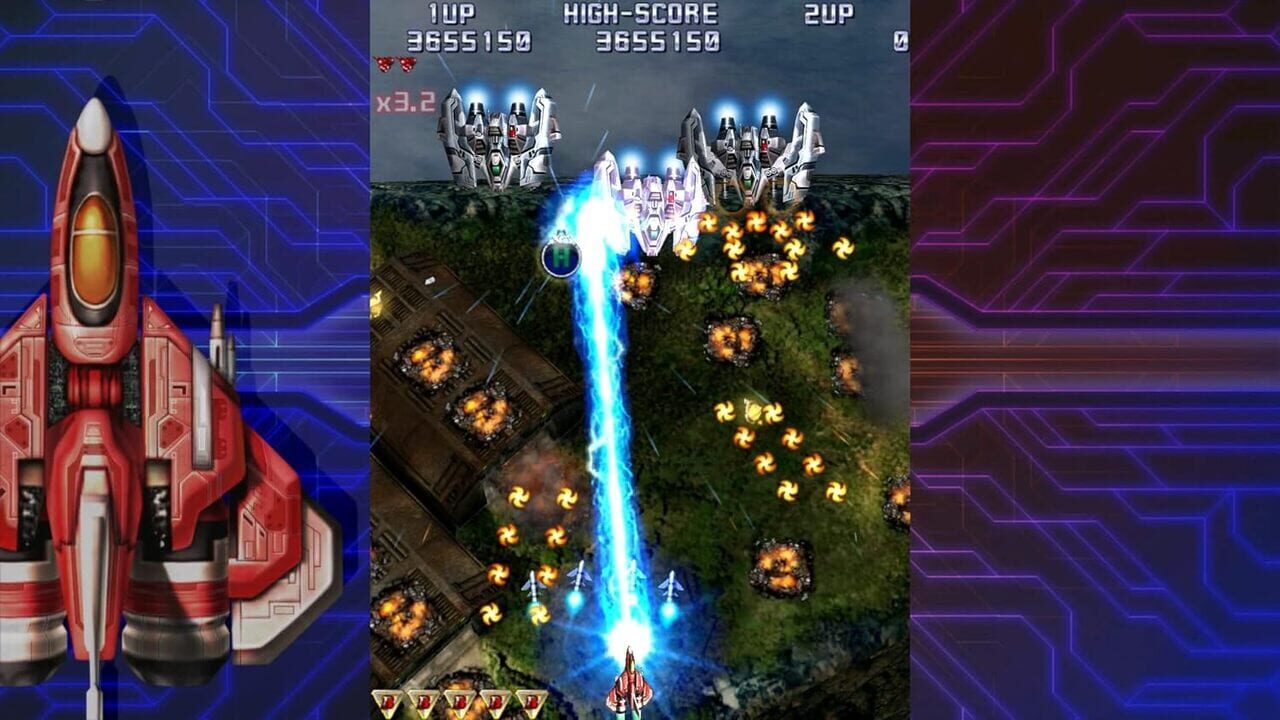Select the player's red fighter ship
This screenshot has width=1280, height=720.
[630, 685]
